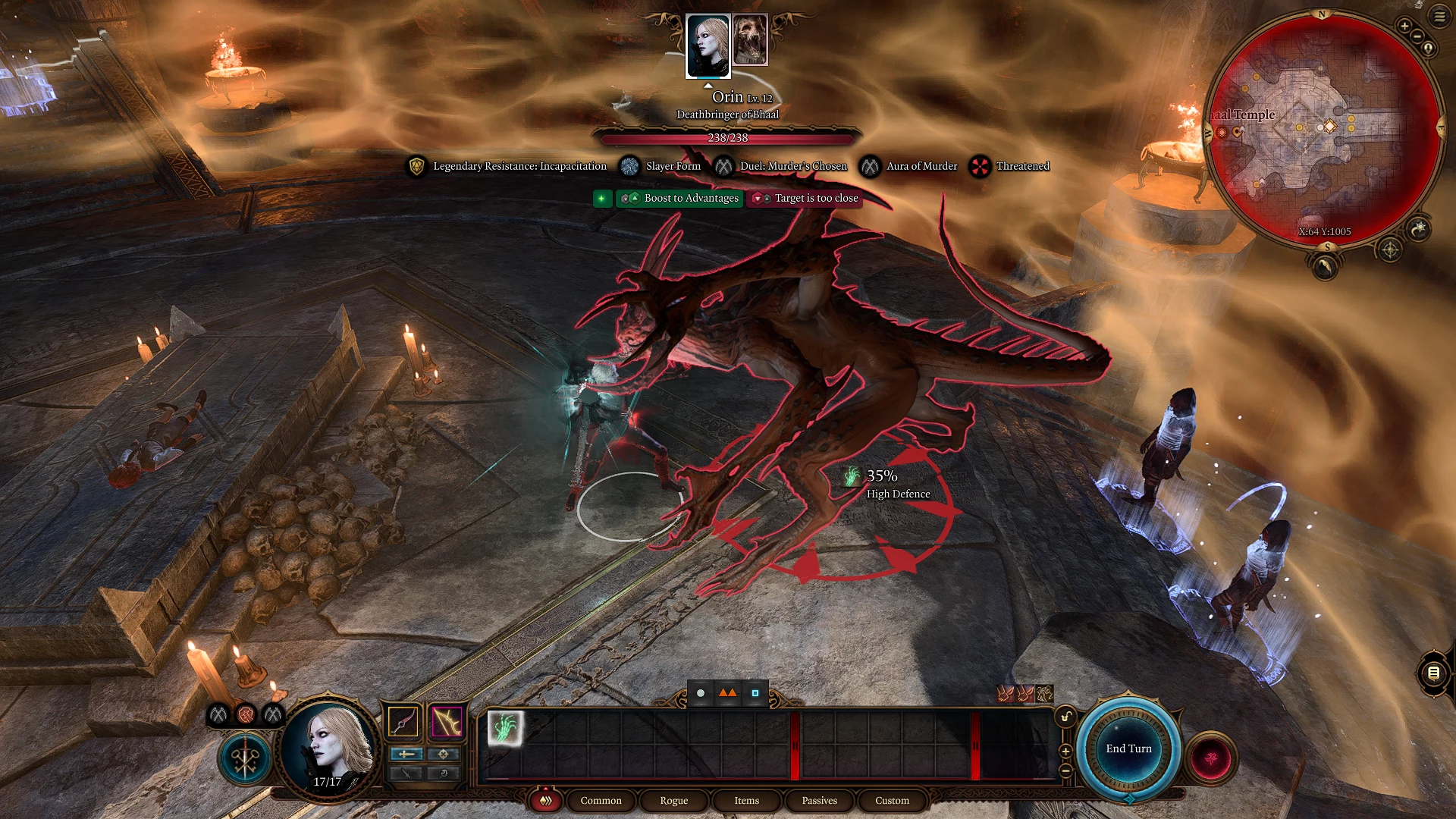This screenshot has width=1456, height=819.
Task: Toggle the hotbar lock icon
Action: (1065, 717)
